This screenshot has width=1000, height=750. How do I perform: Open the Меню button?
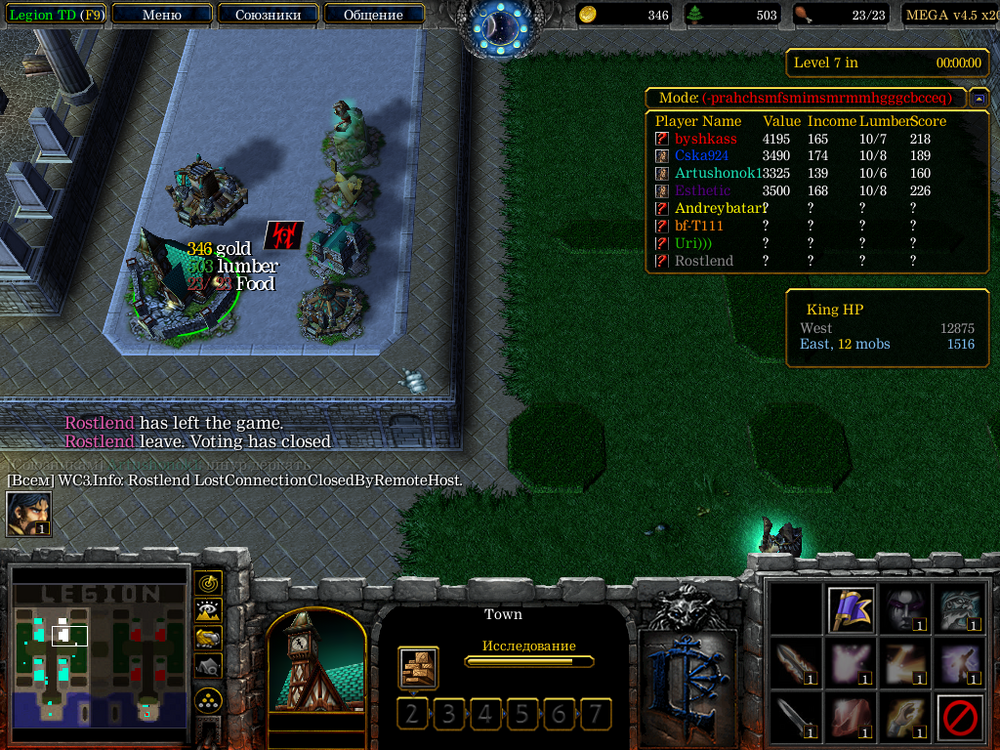[x=162, y=15]
